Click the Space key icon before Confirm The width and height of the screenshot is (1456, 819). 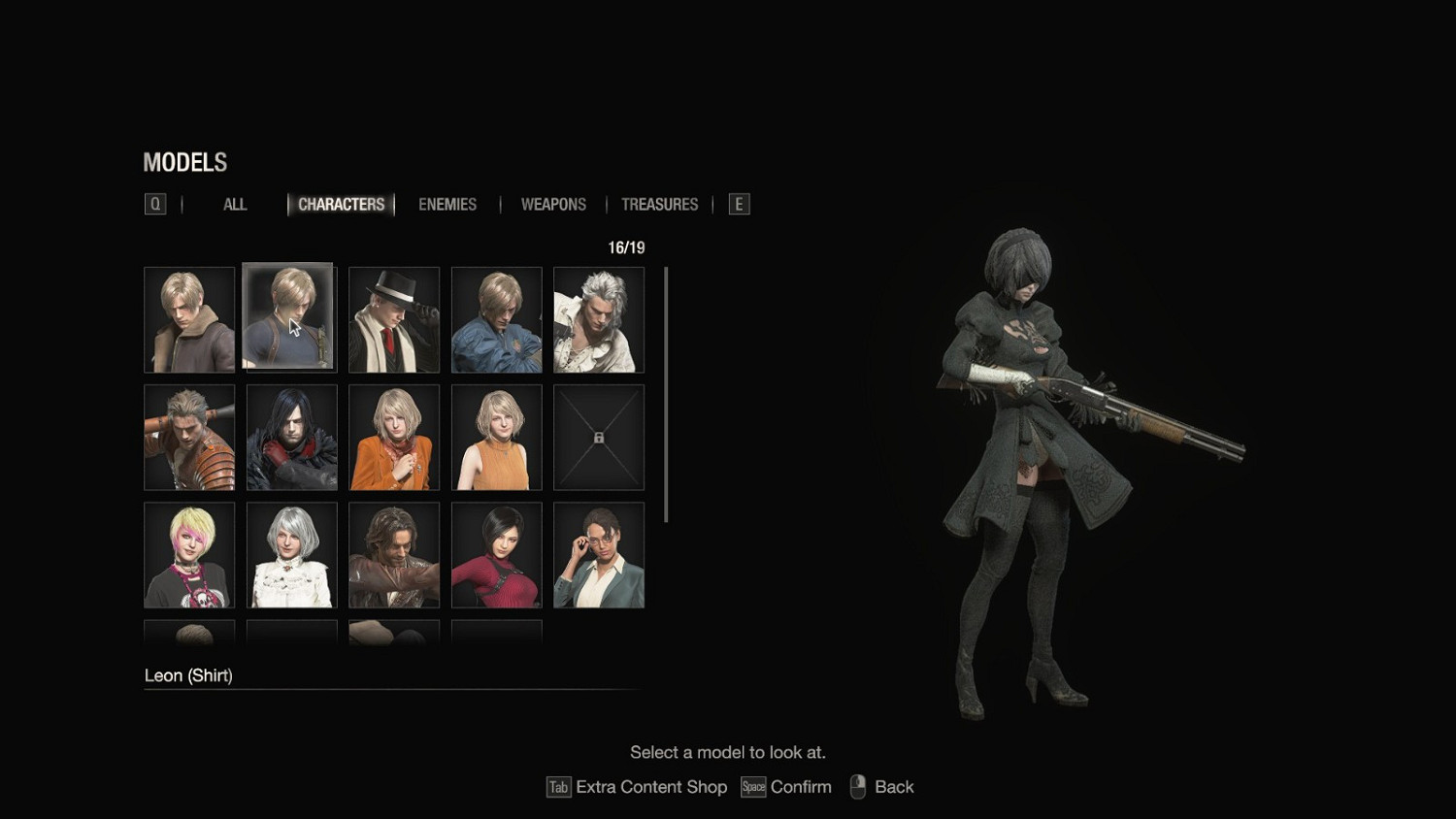(753, 787)
